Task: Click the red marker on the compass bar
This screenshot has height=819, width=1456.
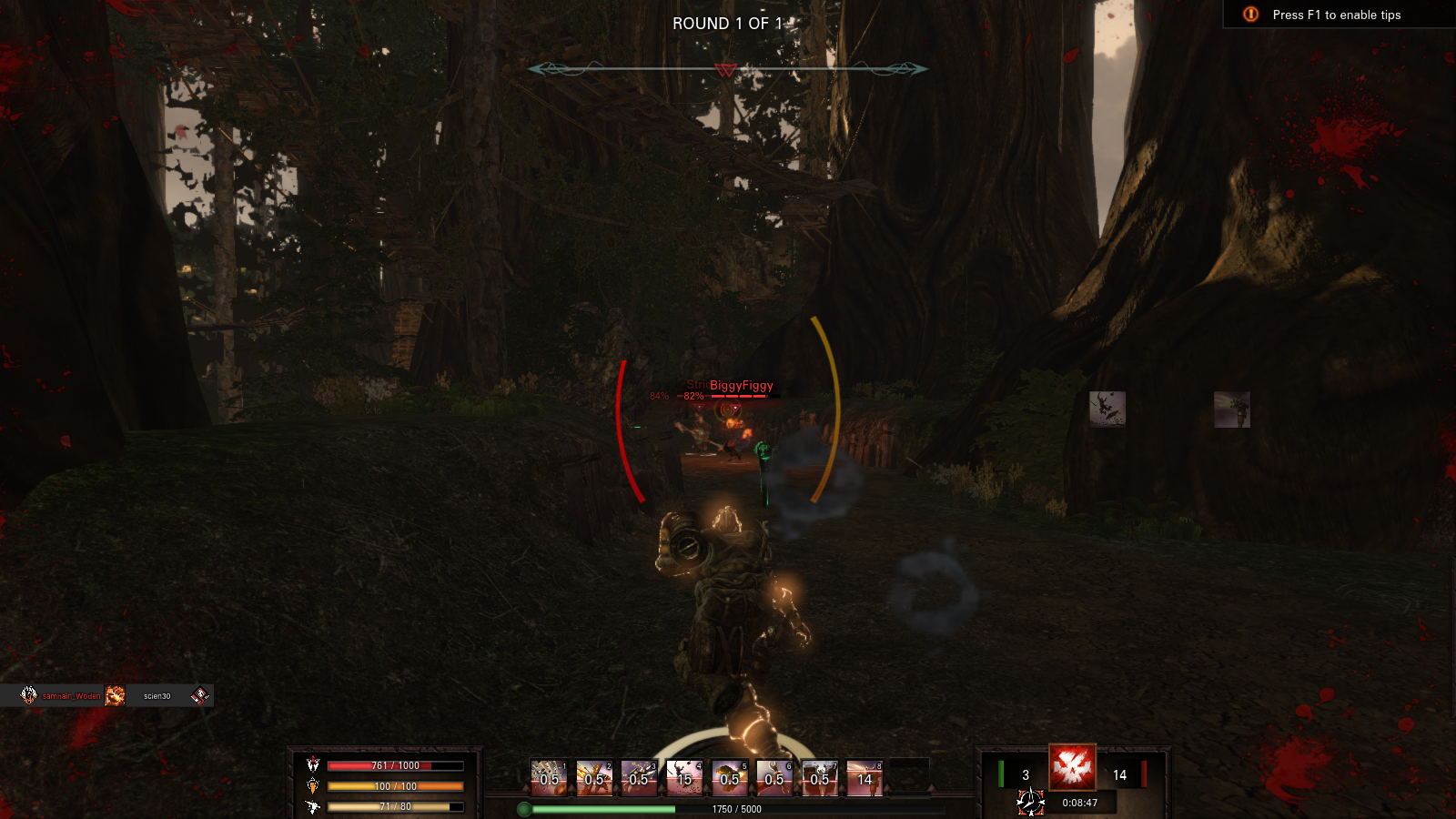Action: (x=725, y=70)
